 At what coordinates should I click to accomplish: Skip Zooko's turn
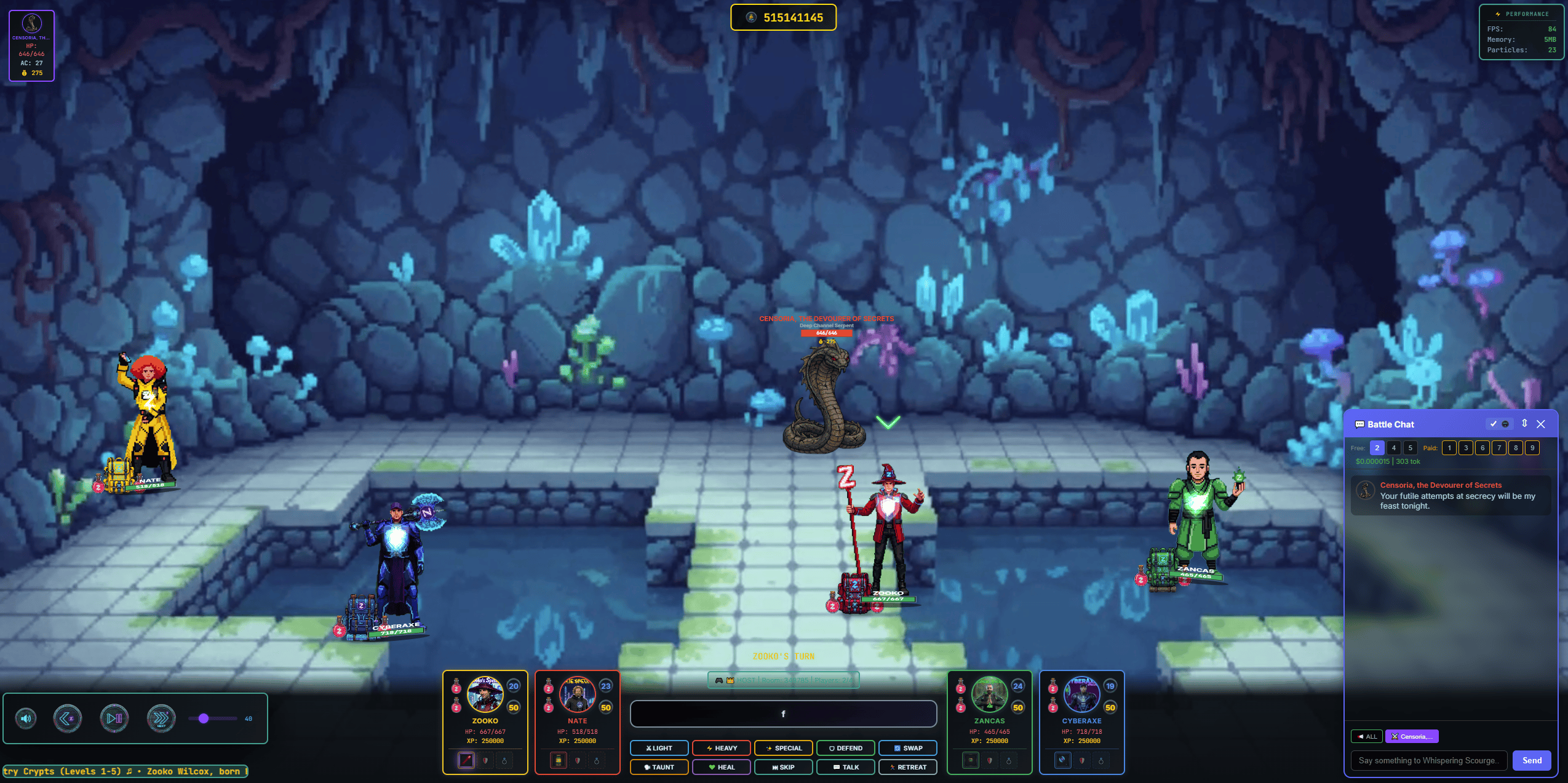(x=784, y=767)
